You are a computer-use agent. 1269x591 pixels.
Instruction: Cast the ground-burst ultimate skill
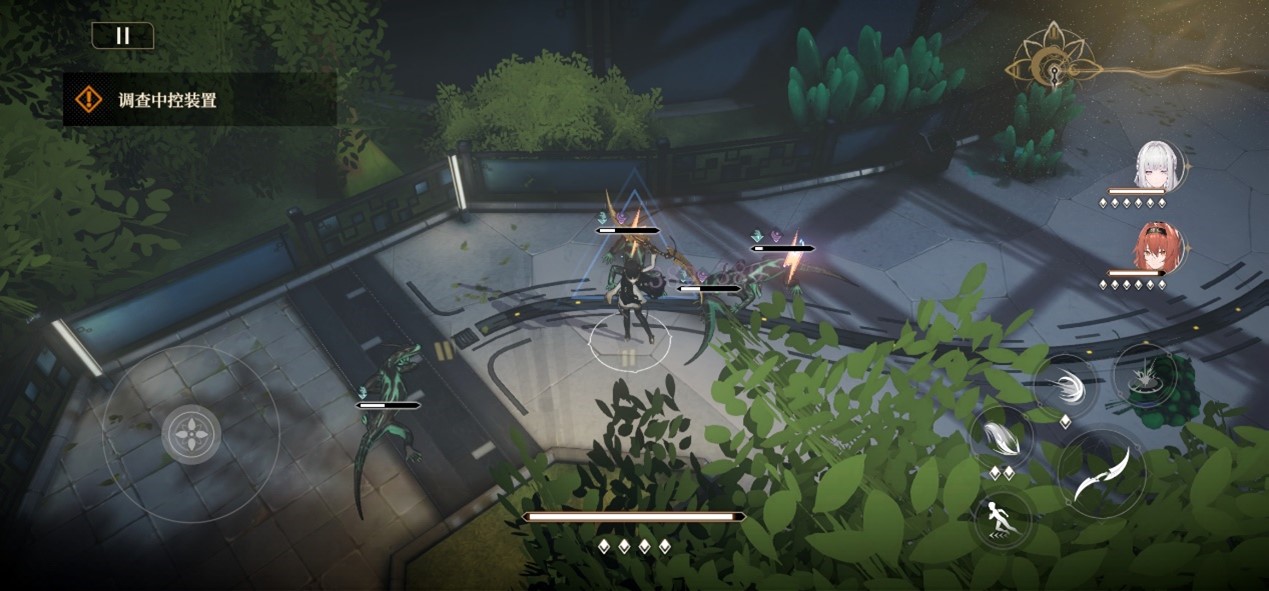click(1146, 374)
